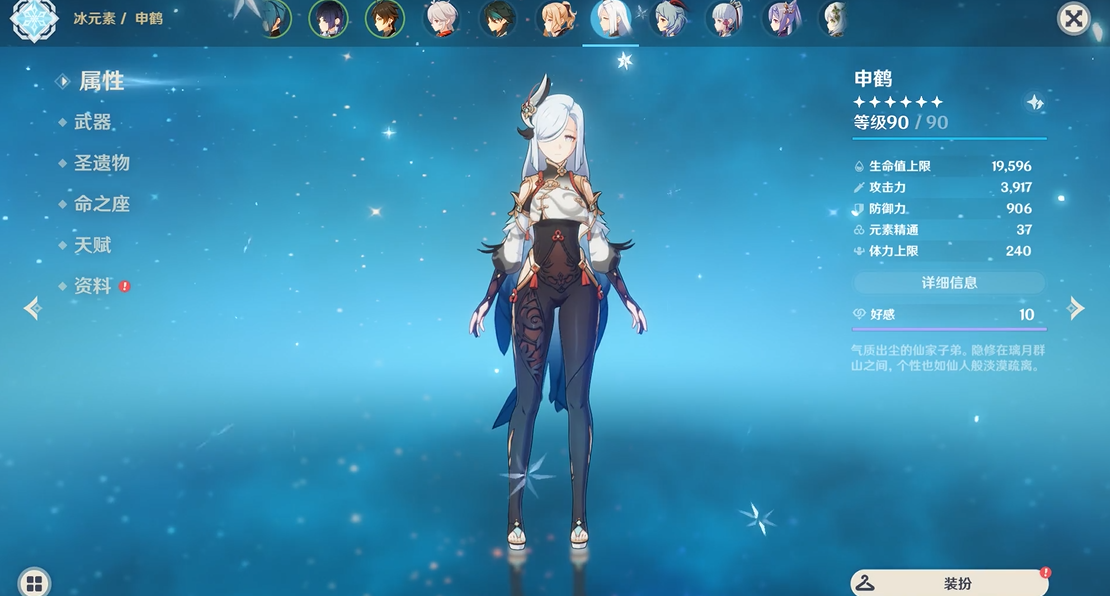Open the four-square grid icon
Viewport: 1110px width, 596px height.
coord(34,583)
